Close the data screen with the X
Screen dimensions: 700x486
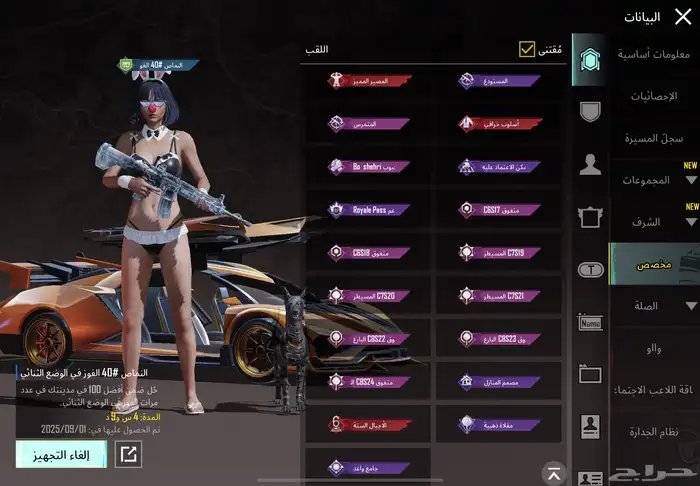tap(683, 17)
